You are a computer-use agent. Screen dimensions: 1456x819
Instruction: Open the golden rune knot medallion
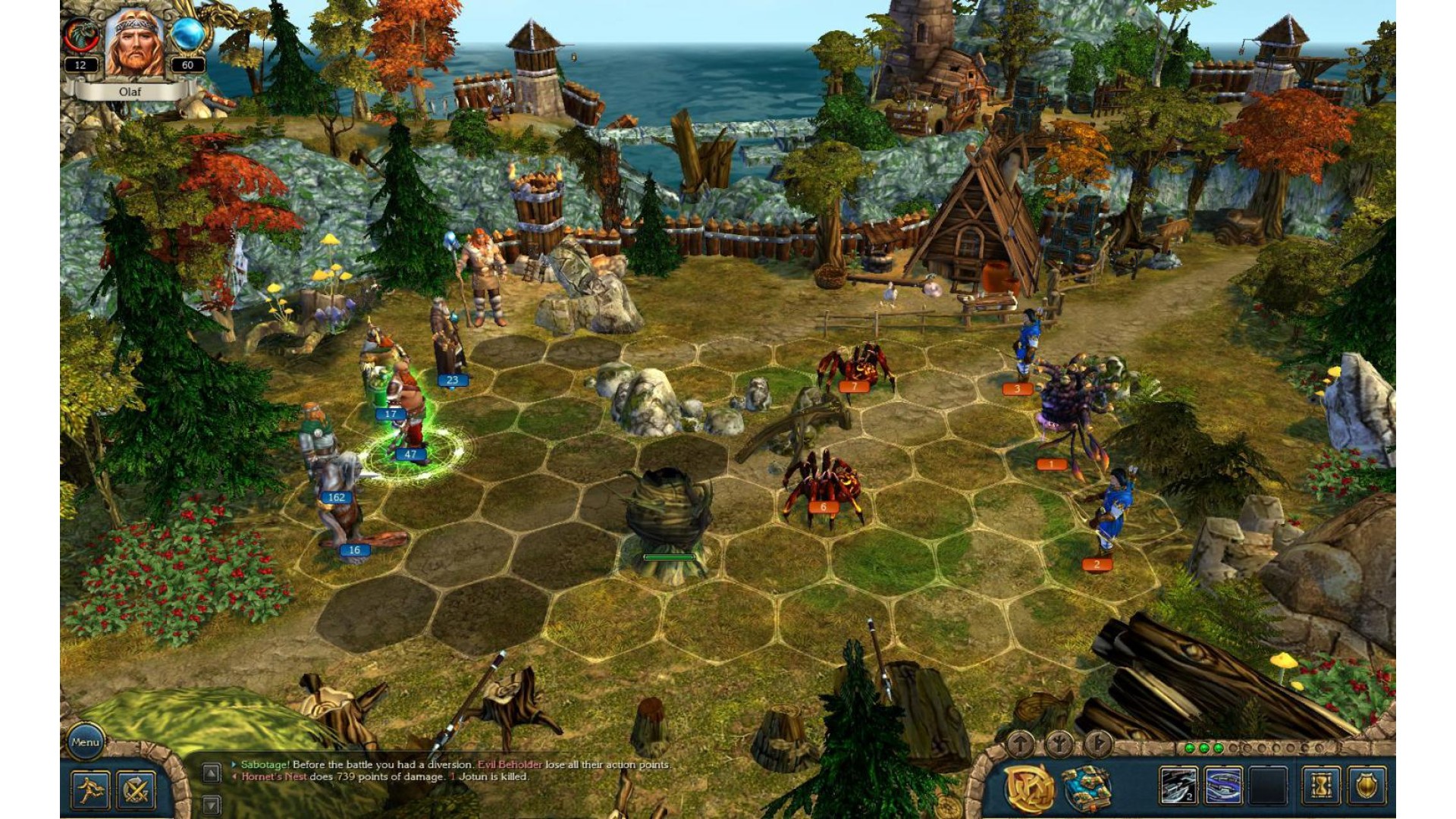1029,788
